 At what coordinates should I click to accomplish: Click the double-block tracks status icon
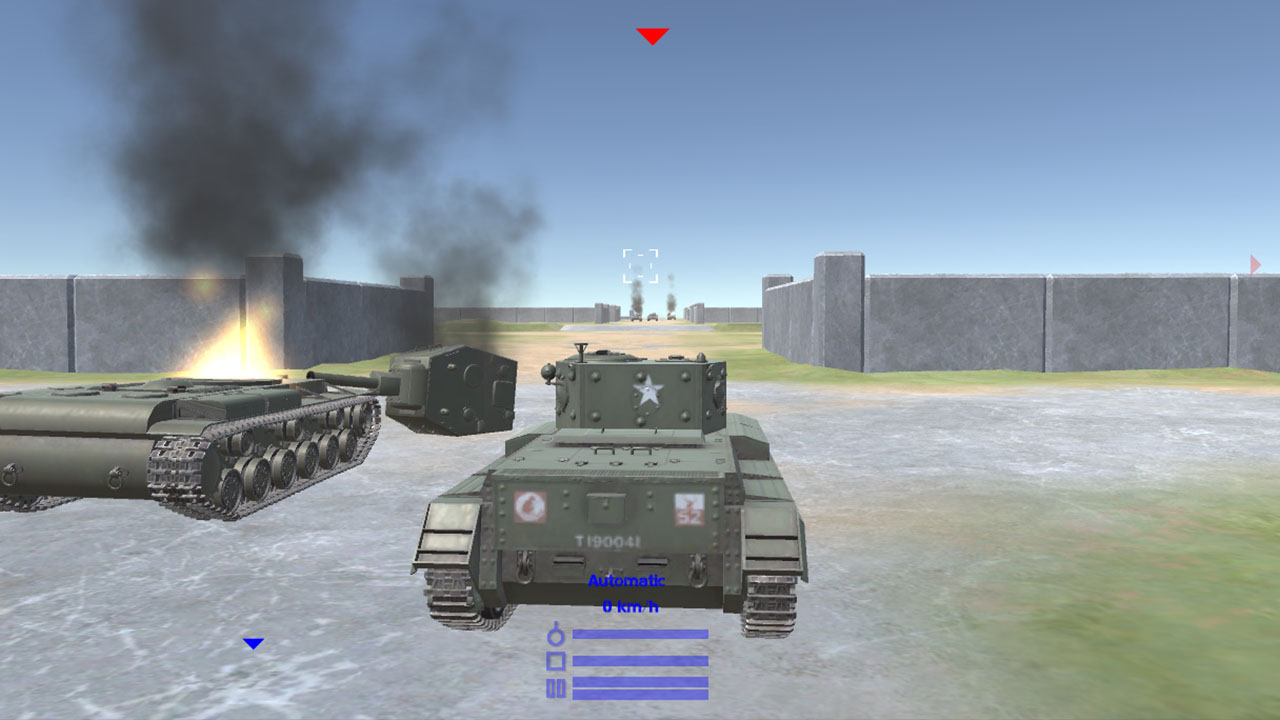pyautogui.click(x=556, y=686)
